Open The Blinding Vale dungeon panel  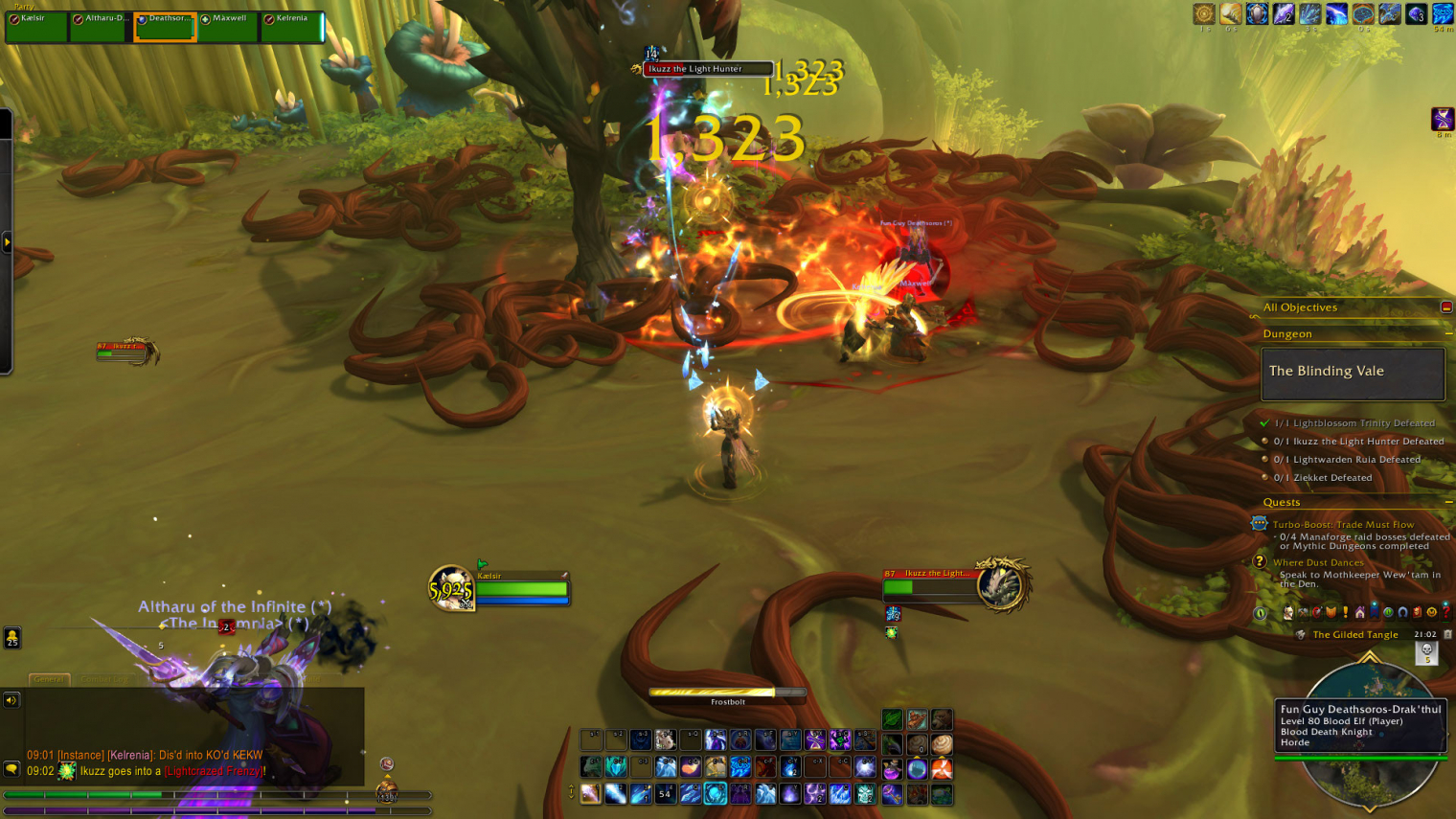coord(1352,373)
